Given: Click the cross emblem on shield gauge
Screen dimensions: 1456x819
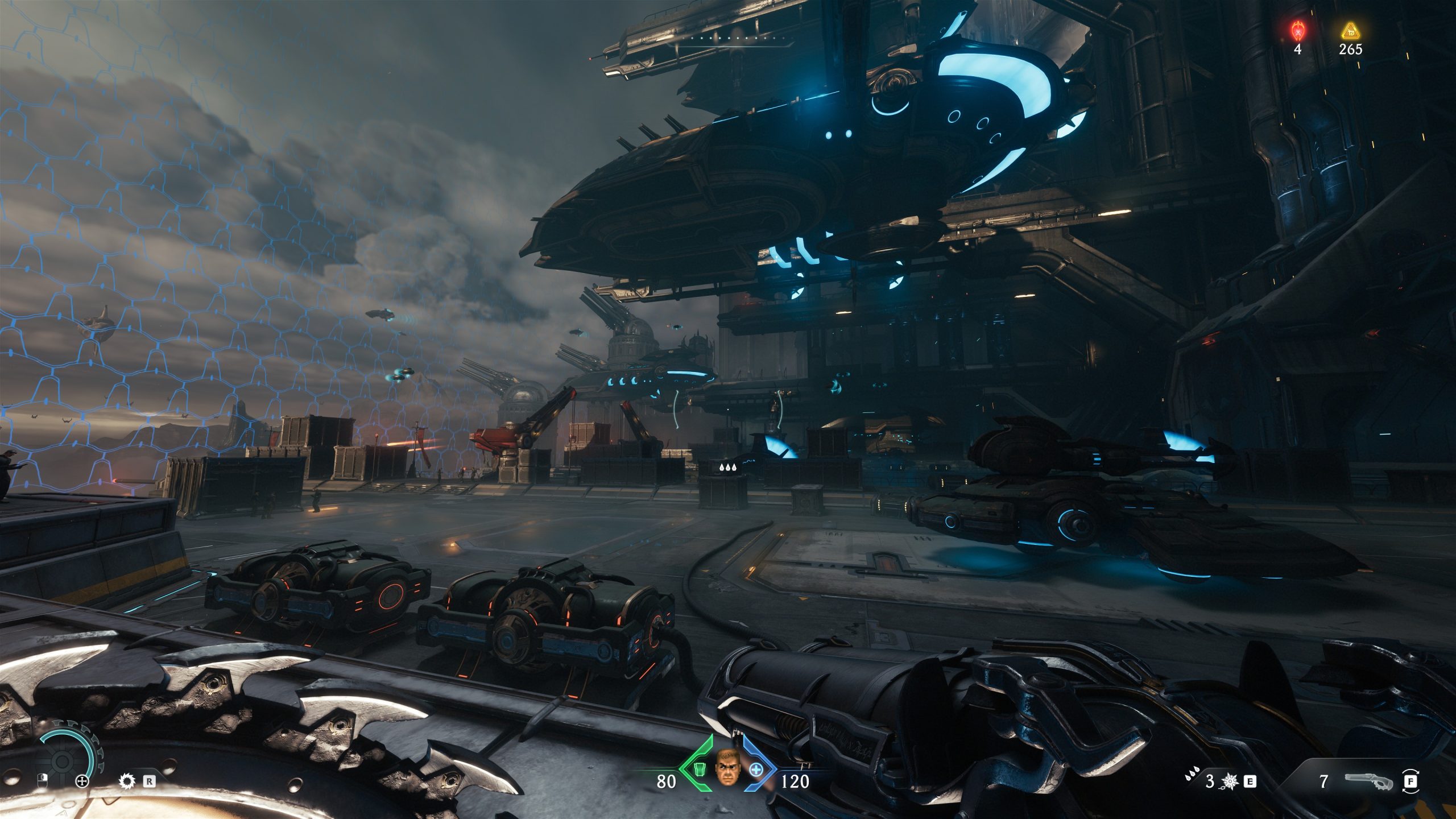Looking at the screenshot, I should click(x=82, y=781).
